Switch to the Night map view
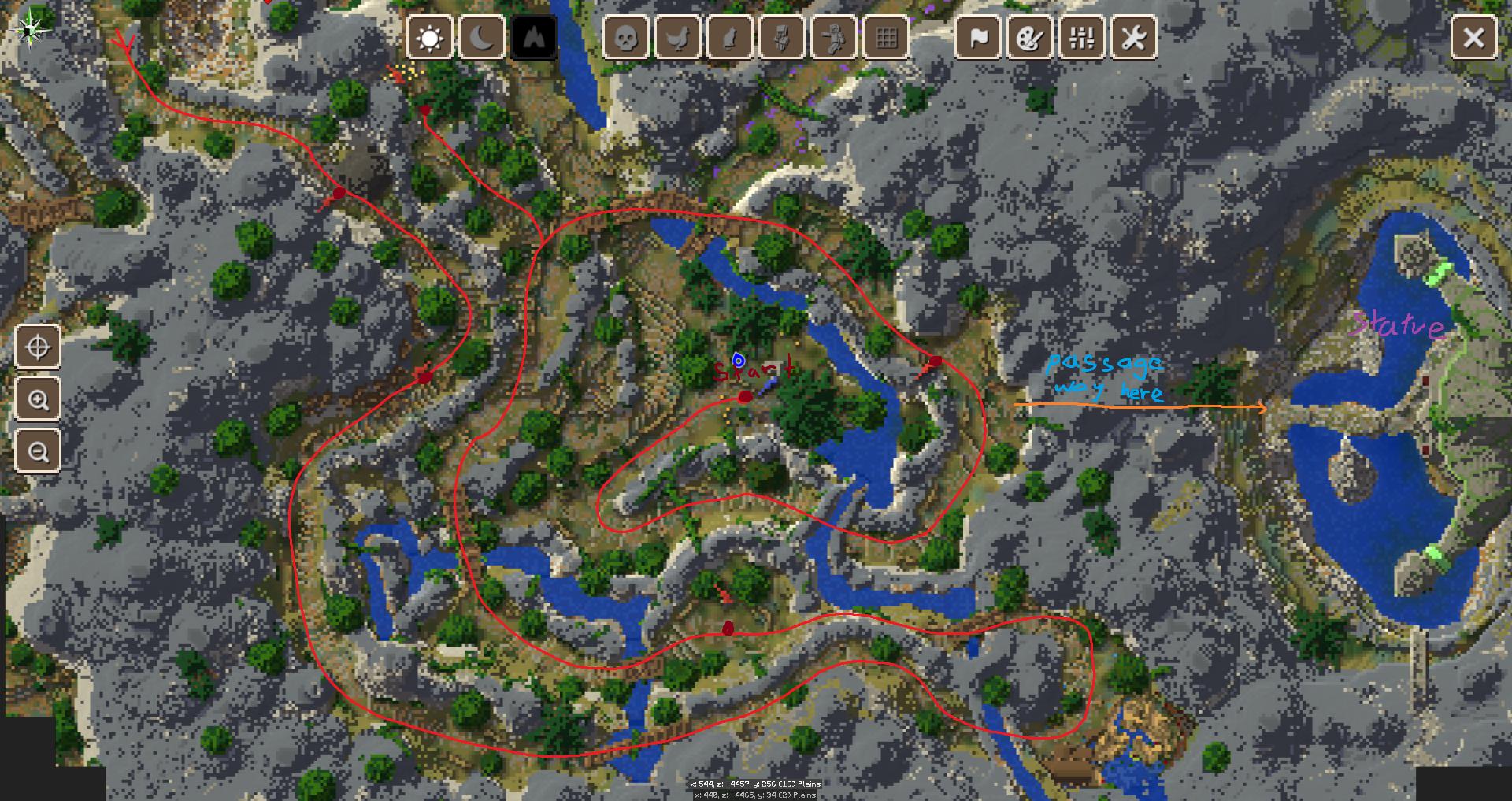Image resolution: width=1512 pixels, height=801 pixels. pos(483,37)
